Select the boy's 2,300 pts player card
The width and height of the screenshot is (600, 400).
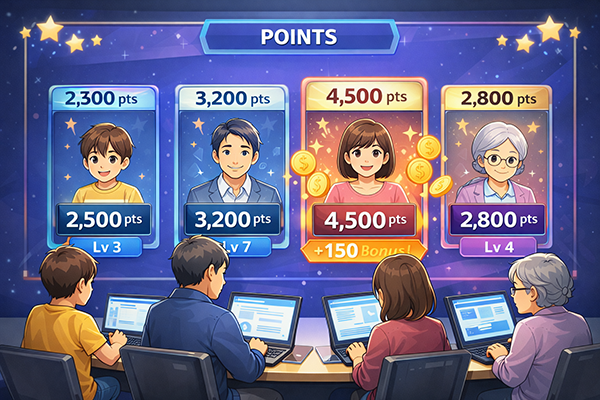pos(107,165)
